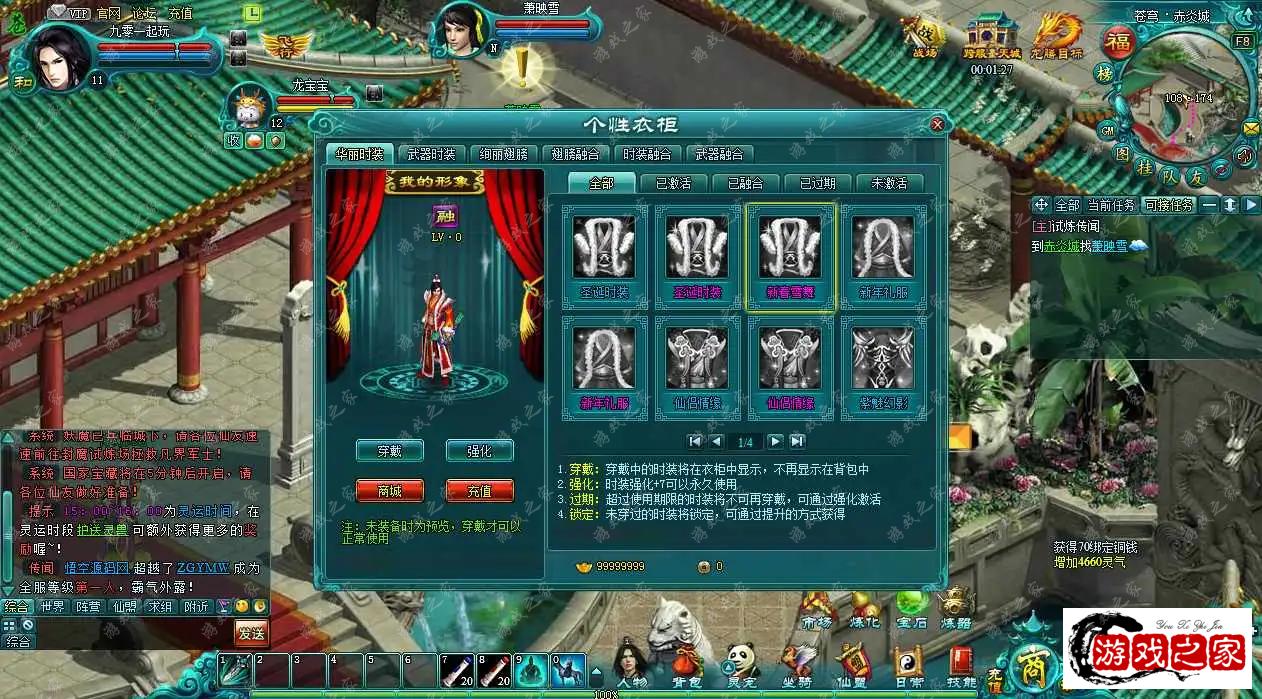This screenshot has height=699, width=1262.
Task: Open the red 商城 shop button
Action: coord(389,491)
